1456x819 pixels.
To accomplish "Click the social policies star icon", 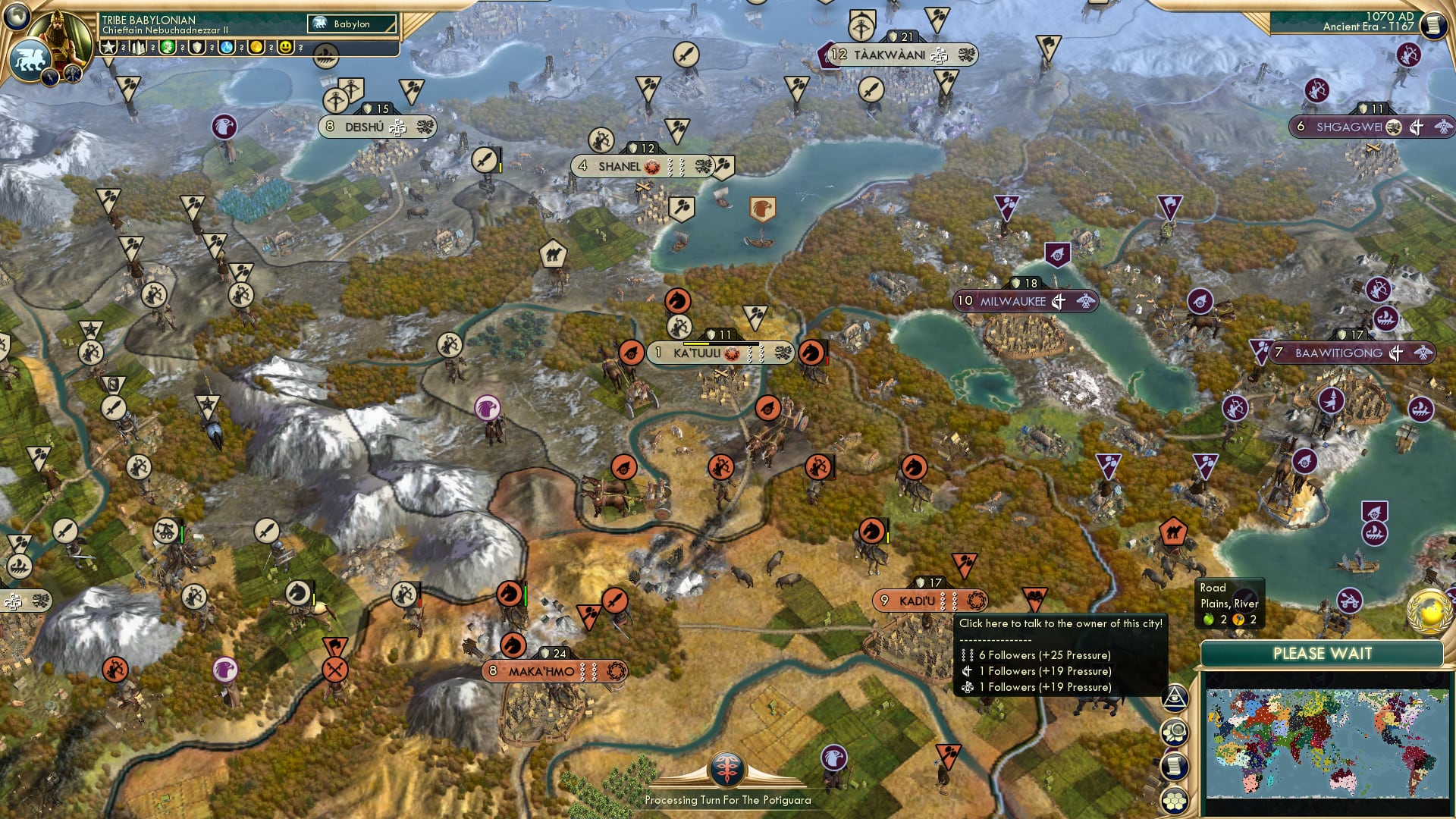I will point(108,47).
